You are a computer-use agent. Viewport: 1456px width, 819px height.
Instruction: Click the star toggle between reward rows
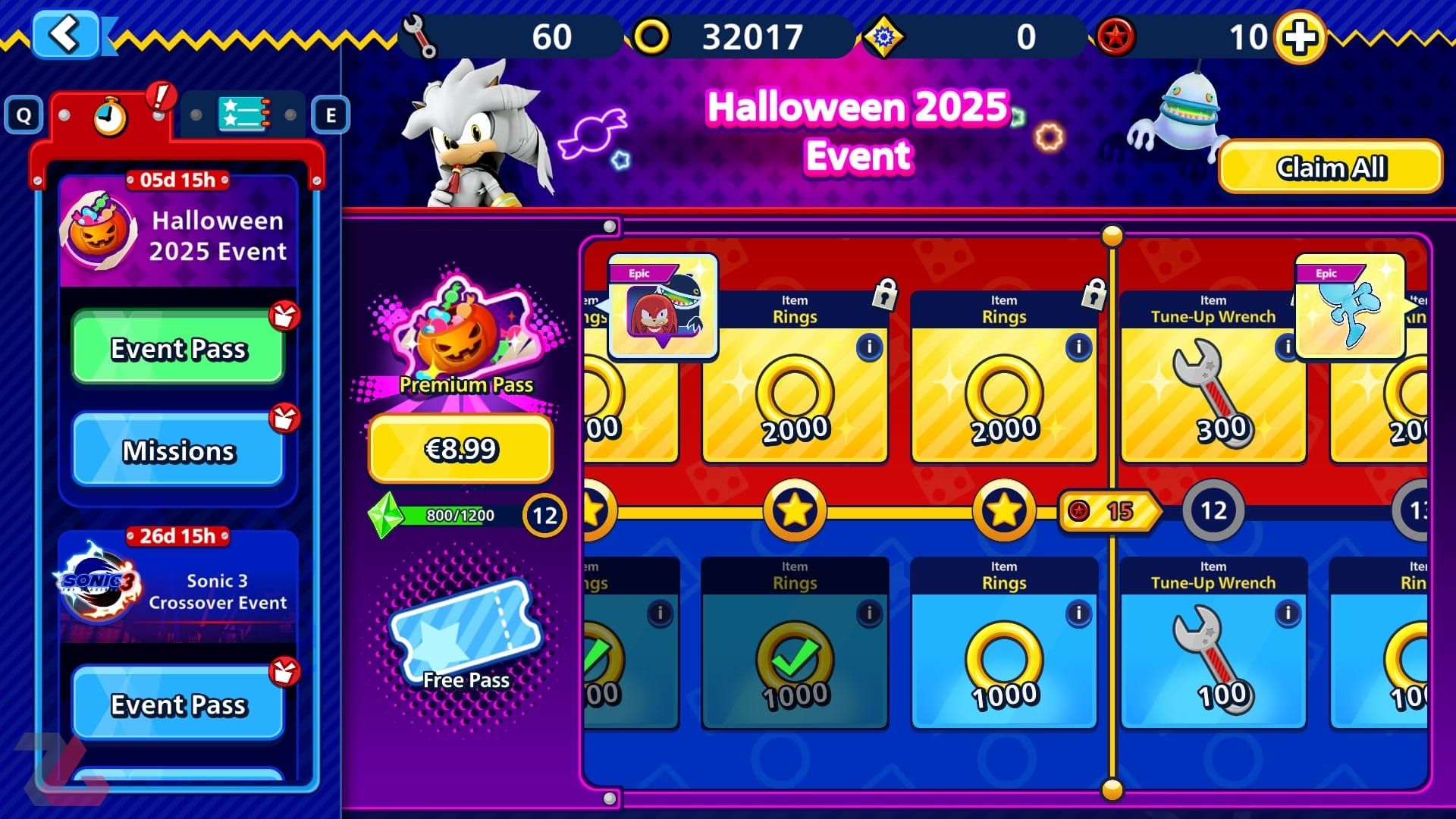(x=795, y=512)
